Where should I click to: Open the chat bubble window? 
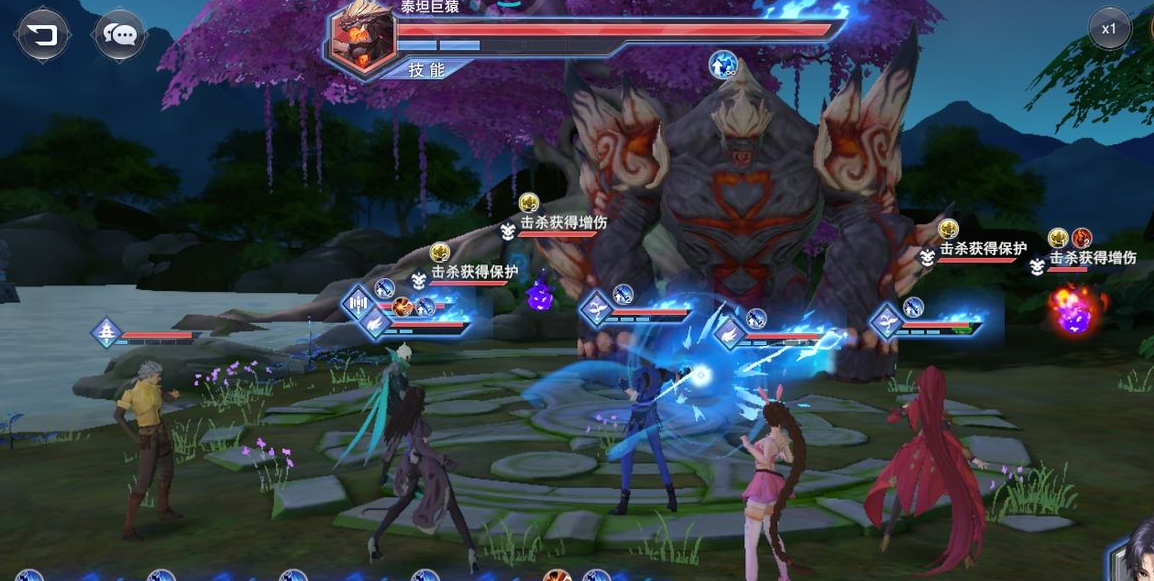(x=121, y=35)
